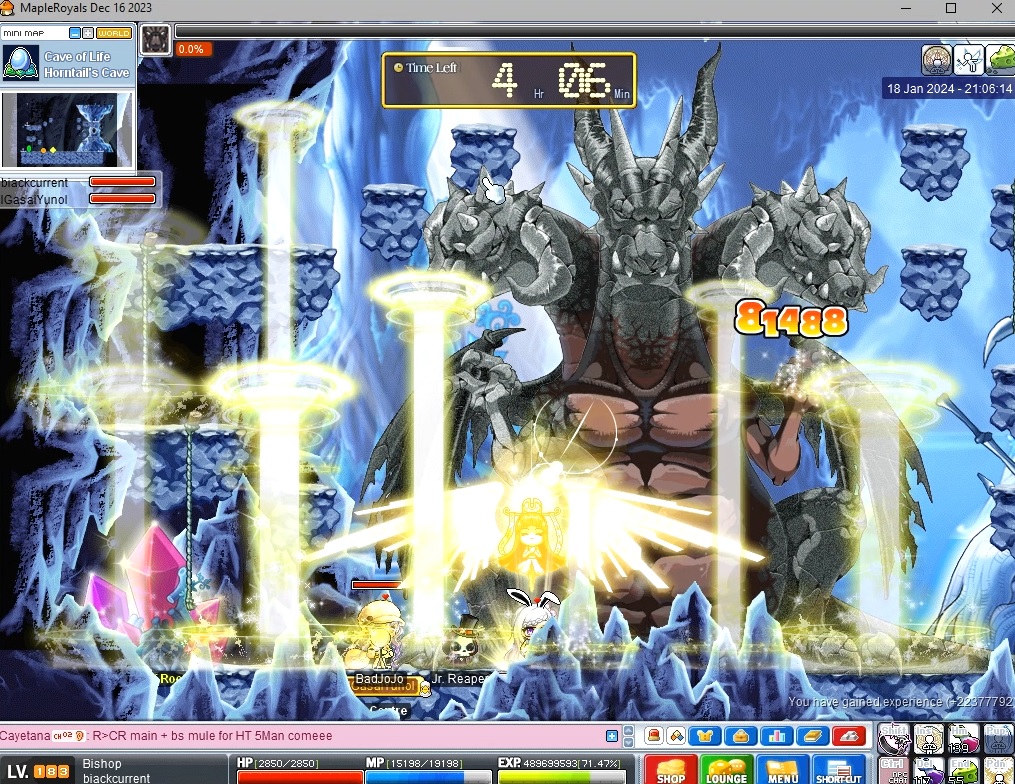Click the WORLD map button
The height and width of the screenshot is (784, 1015).
tap(114, 32)
